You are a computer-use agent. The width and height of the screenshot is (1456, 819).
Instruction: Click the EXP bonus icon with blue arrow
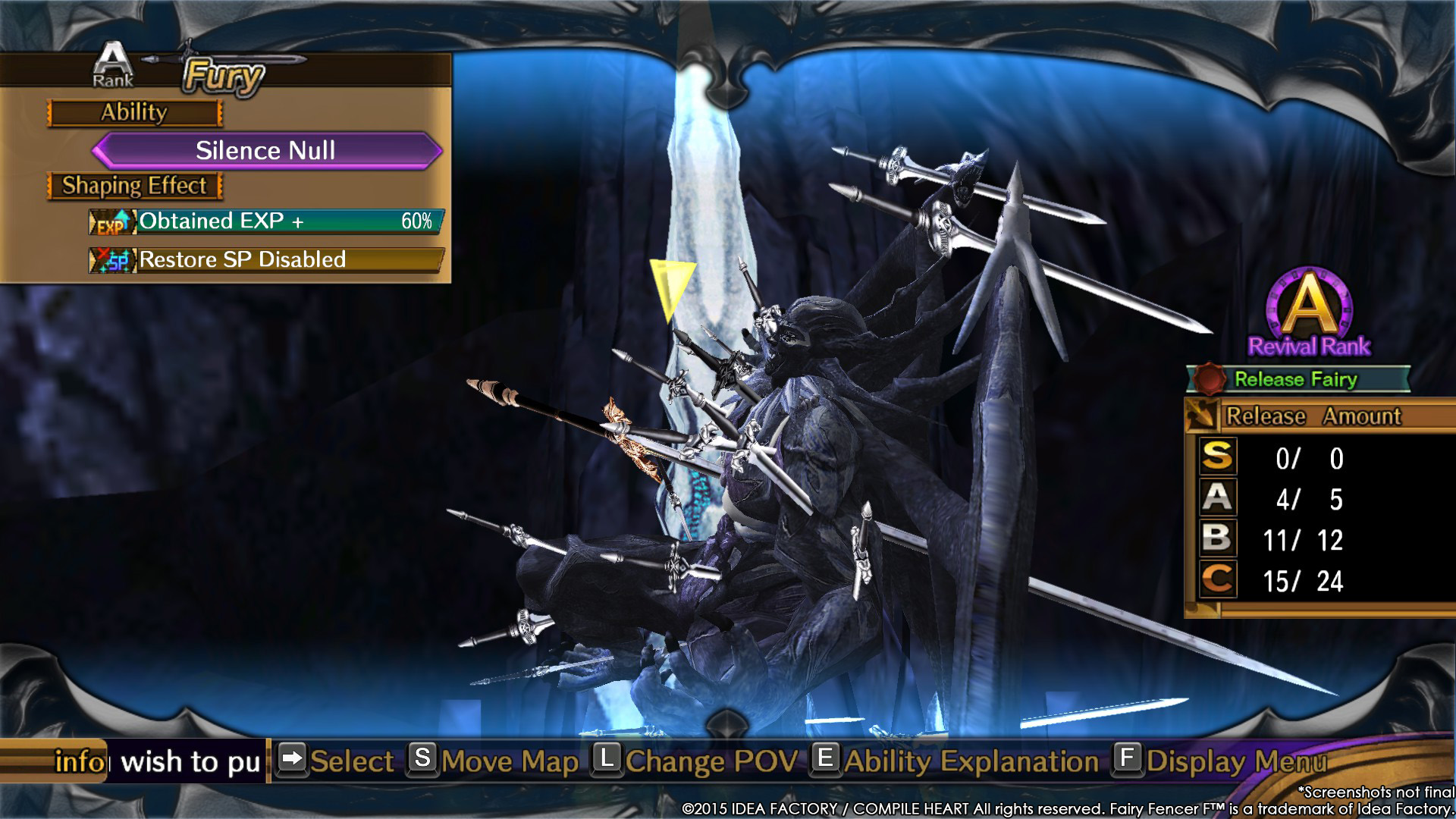tap(114, 222)
